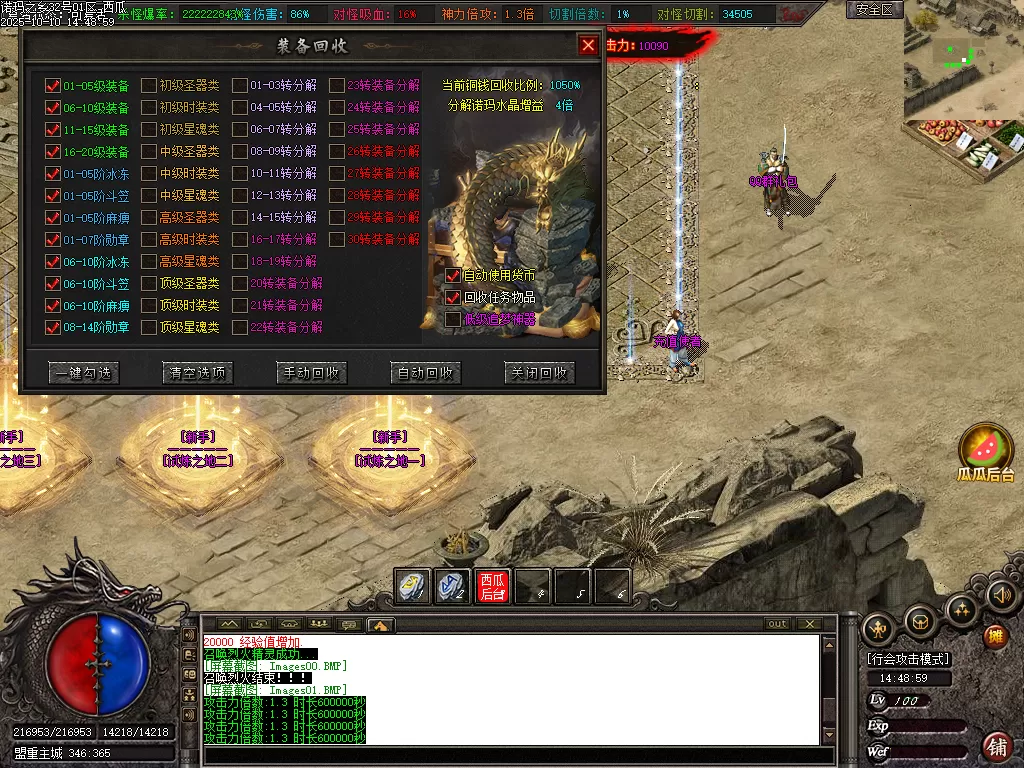Uncheck the 01-05级装备 checkbox
1024x768 pixels.
pos(53,86)
